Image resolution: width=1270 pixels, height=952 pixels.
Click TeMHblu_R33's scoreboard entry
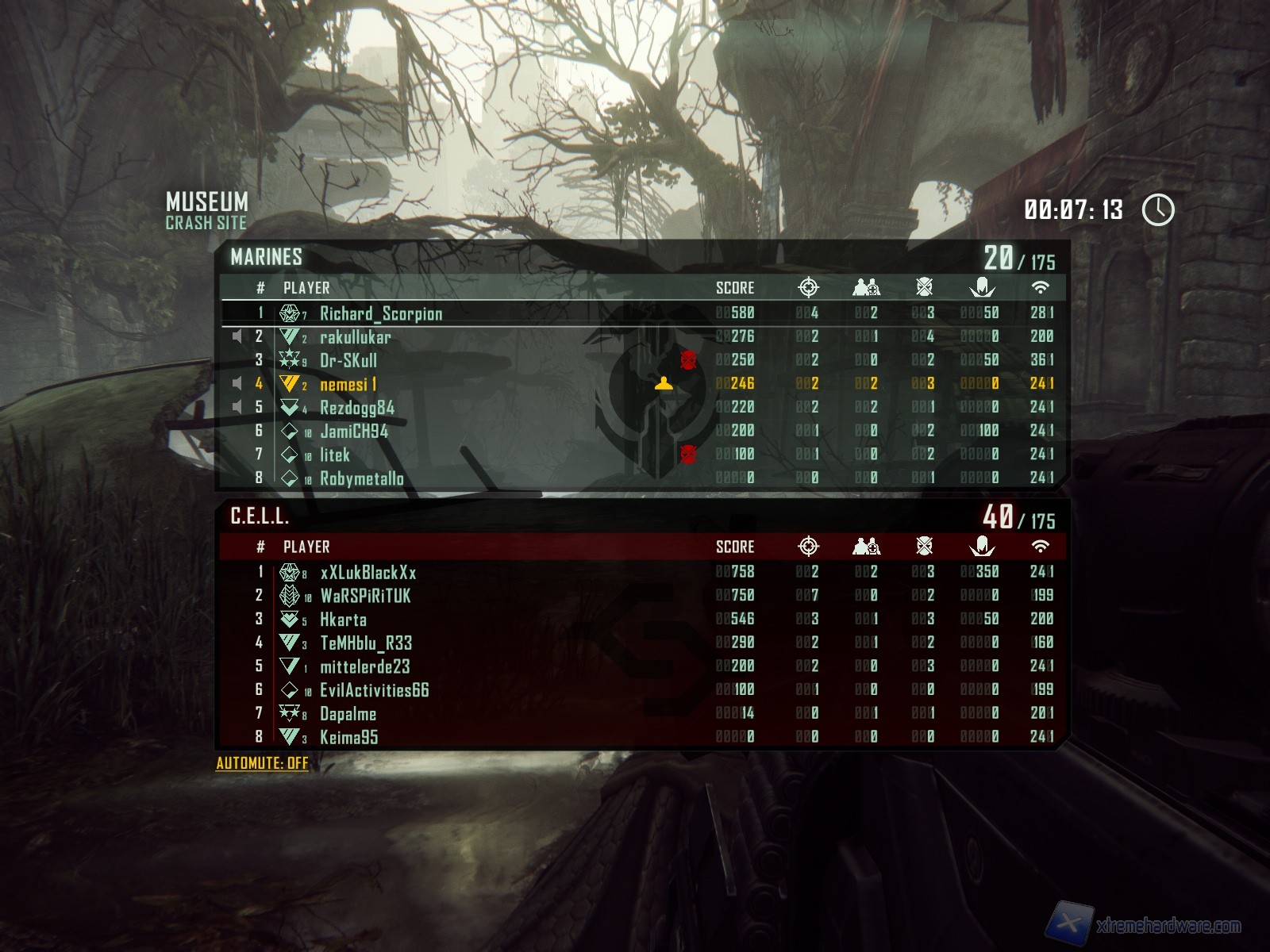[x=366, y=643]
